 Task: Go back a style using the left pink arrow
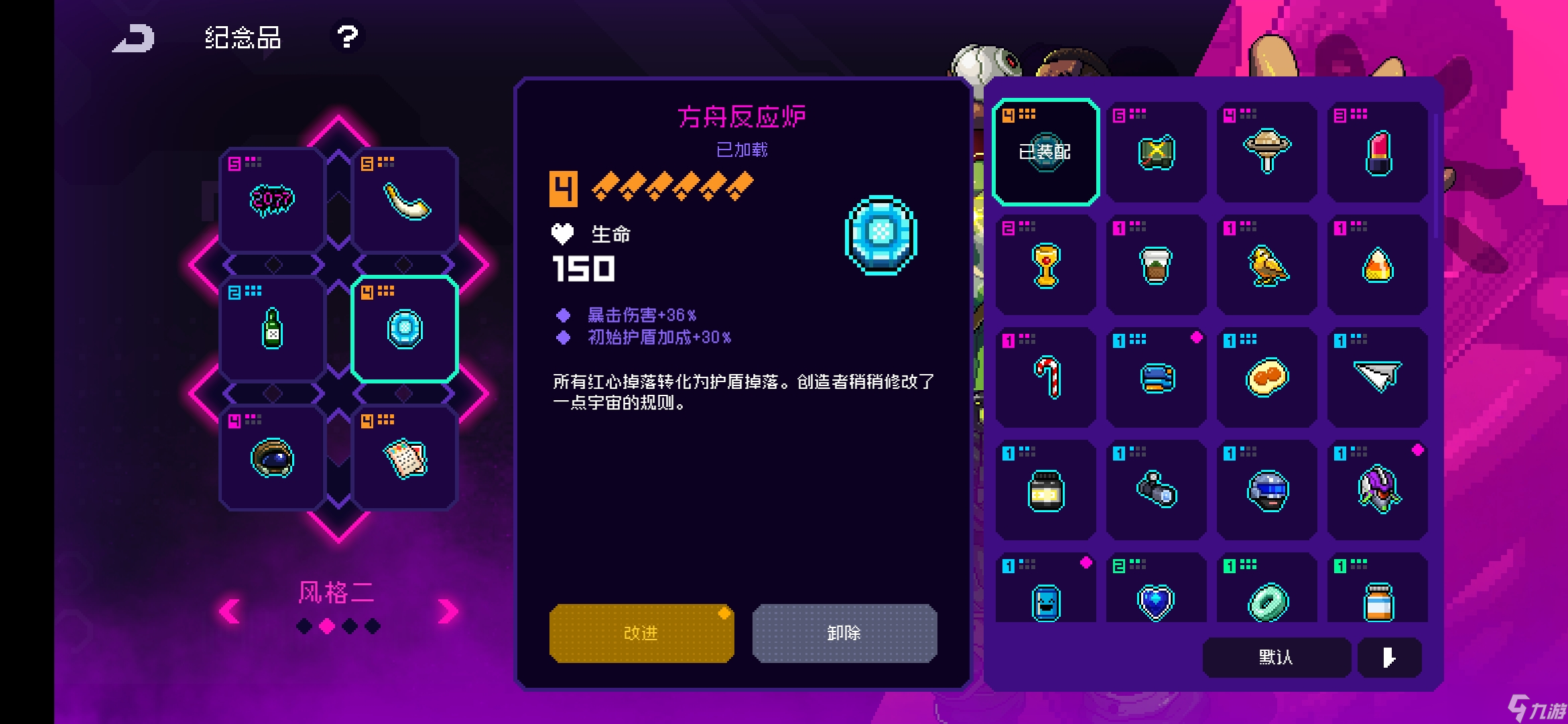tap(228, 609)
